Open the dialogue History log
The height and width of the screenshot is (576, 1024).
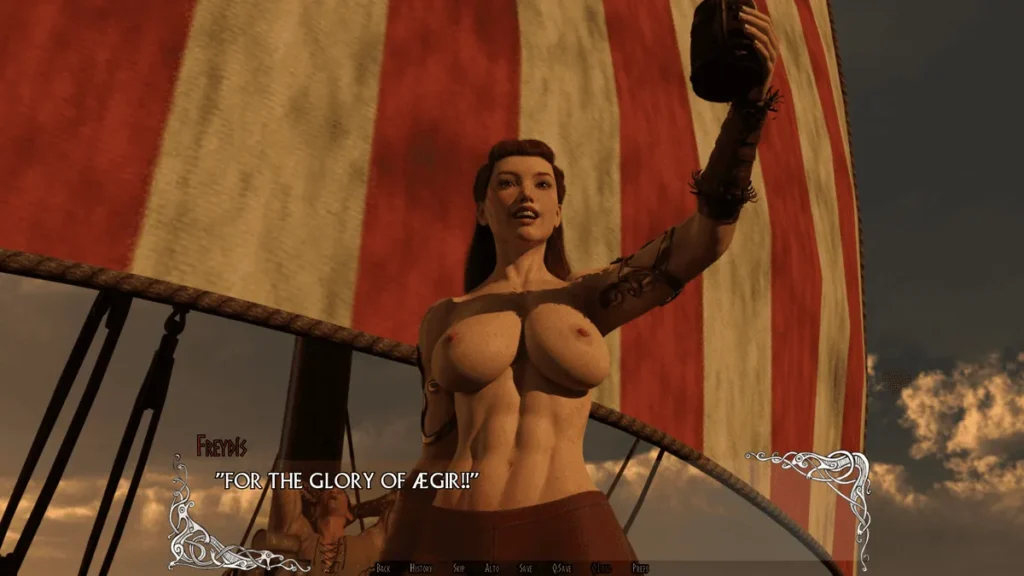click(421, 568)
